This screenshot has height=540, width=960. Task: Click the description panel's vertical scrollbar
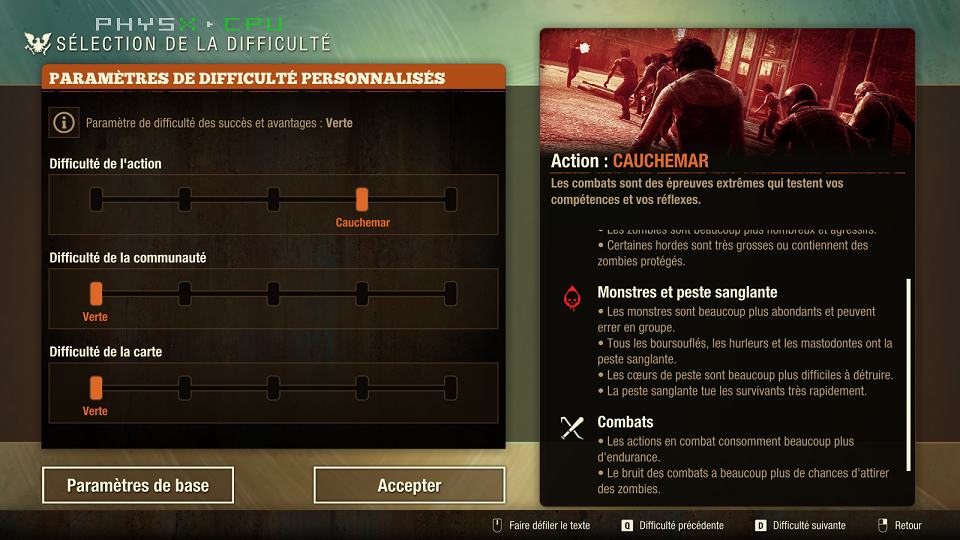tap(908, 375)
